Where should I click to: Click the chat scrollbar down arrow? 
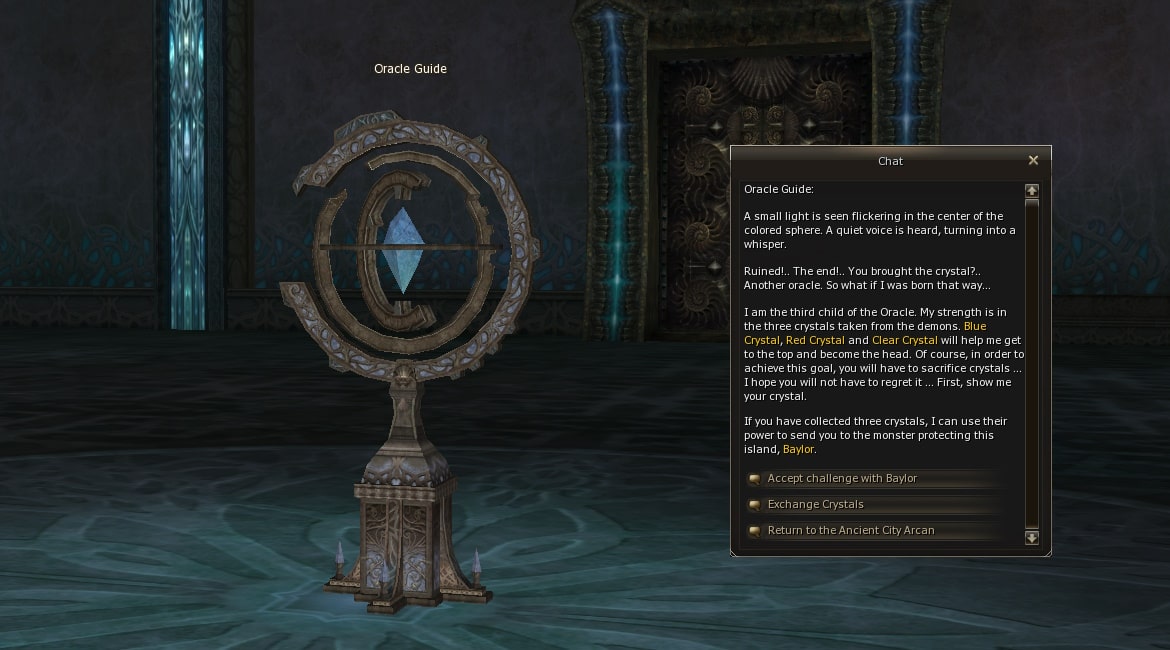tap(1032, 538)
